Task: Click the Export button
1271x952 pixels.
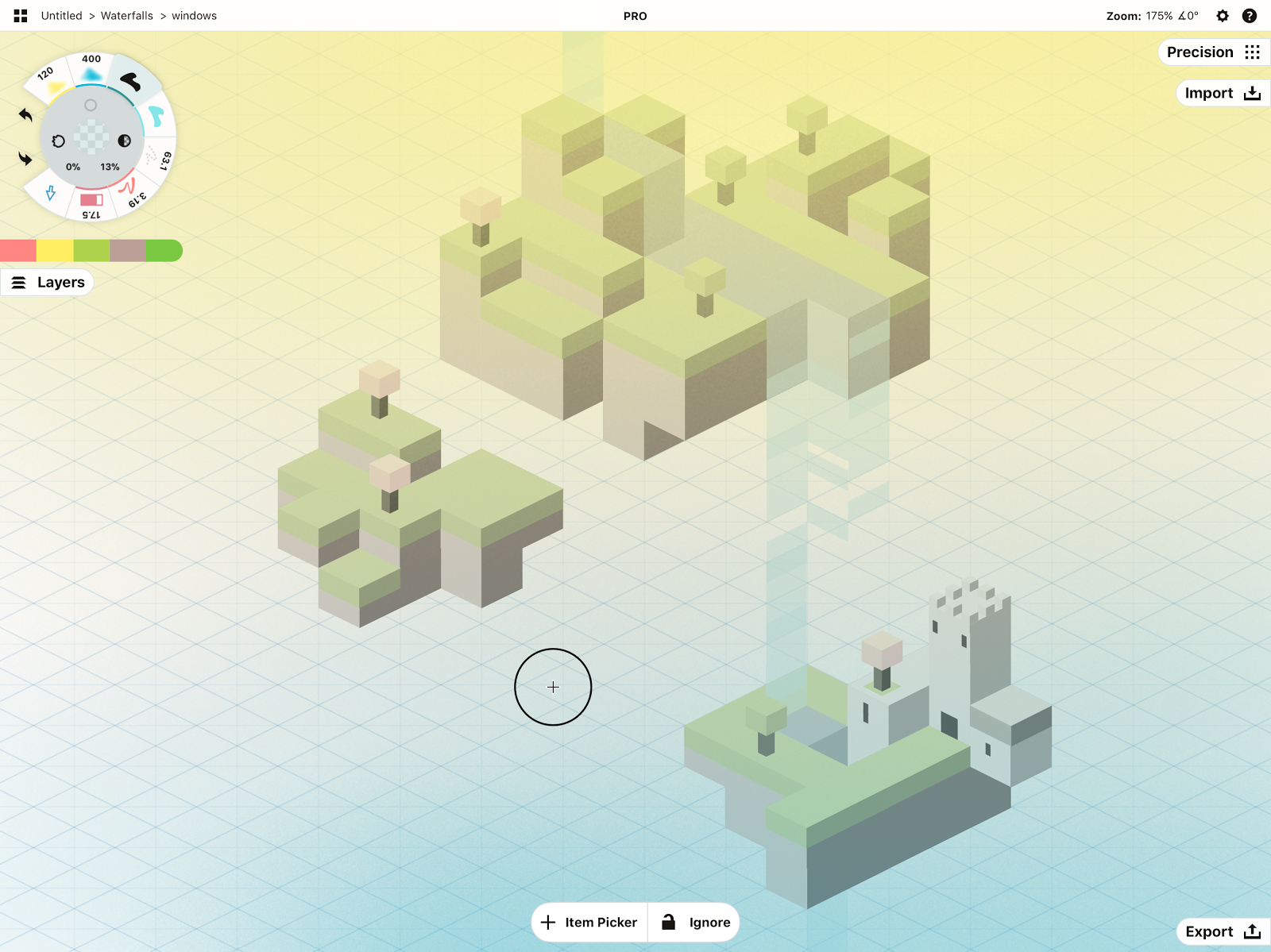Action: coord(1222,931)
